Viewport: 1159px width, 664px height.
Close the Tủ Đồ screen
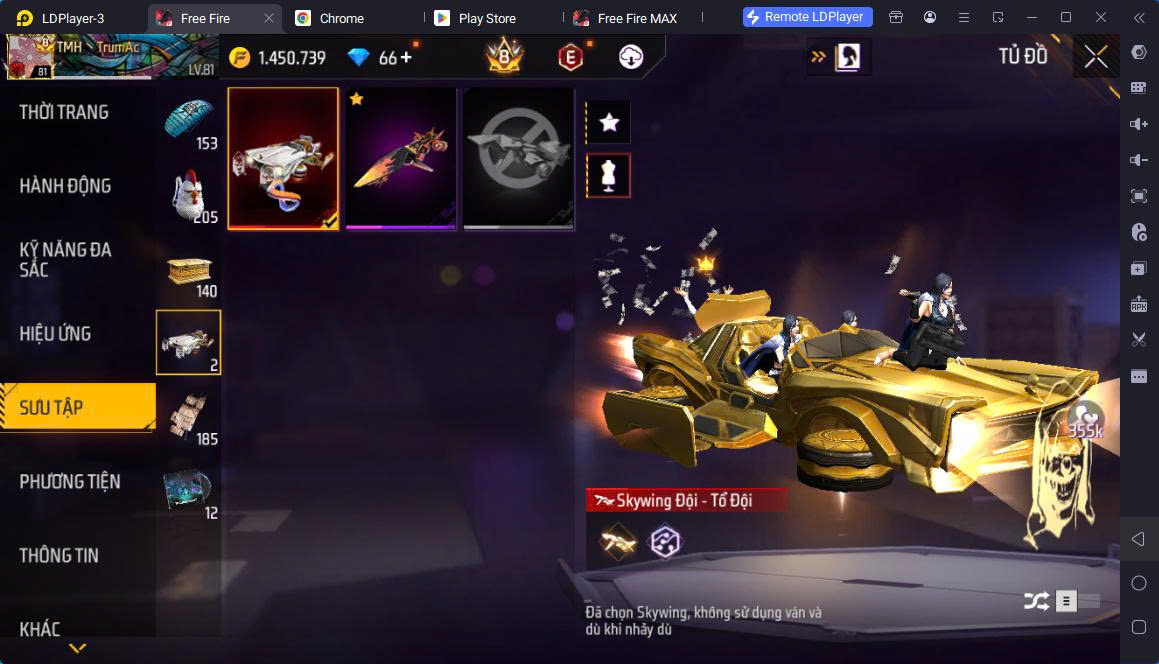[x=1096, y=57]
